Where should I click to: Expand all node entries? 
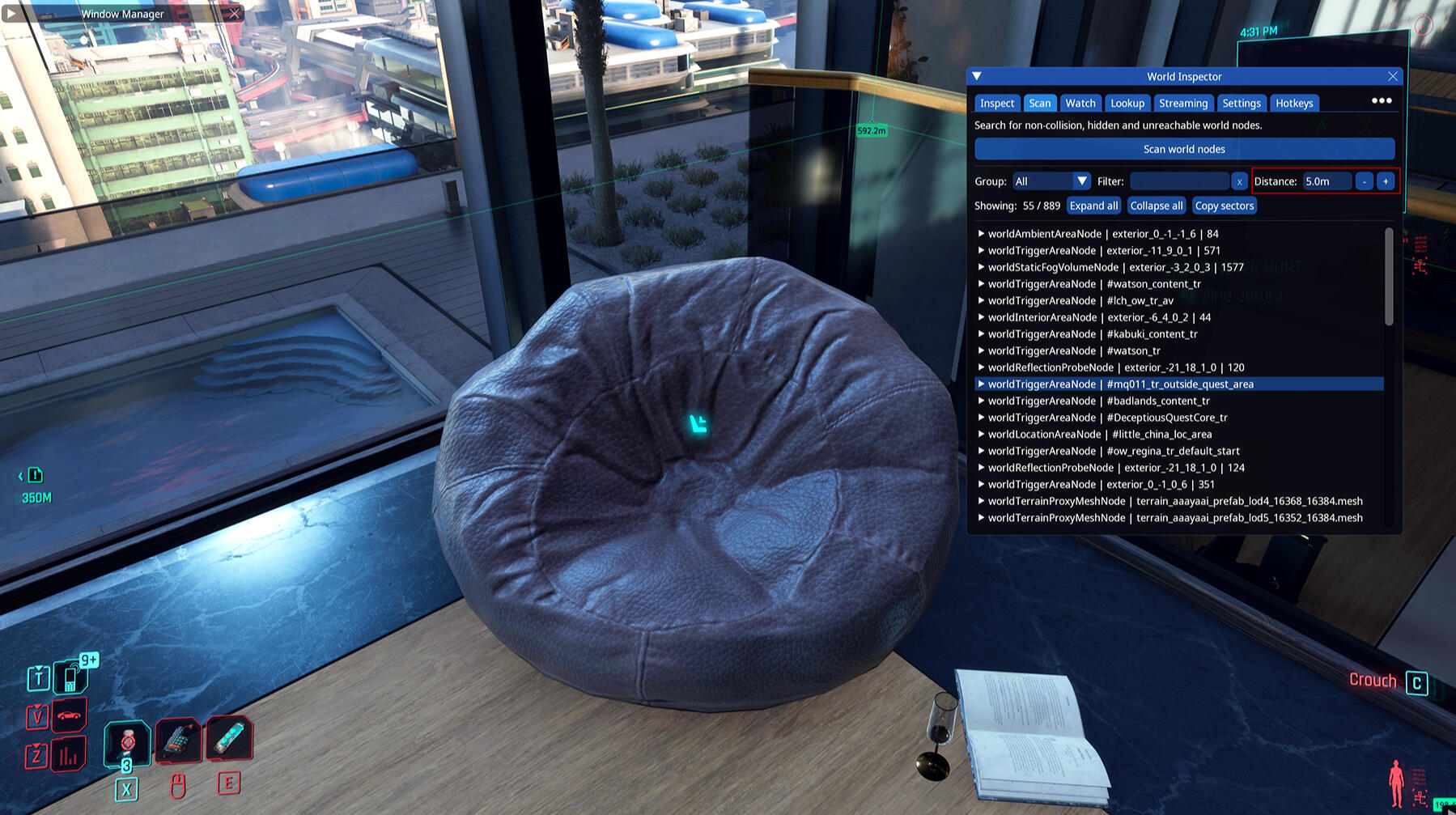tap(1093, 206)
